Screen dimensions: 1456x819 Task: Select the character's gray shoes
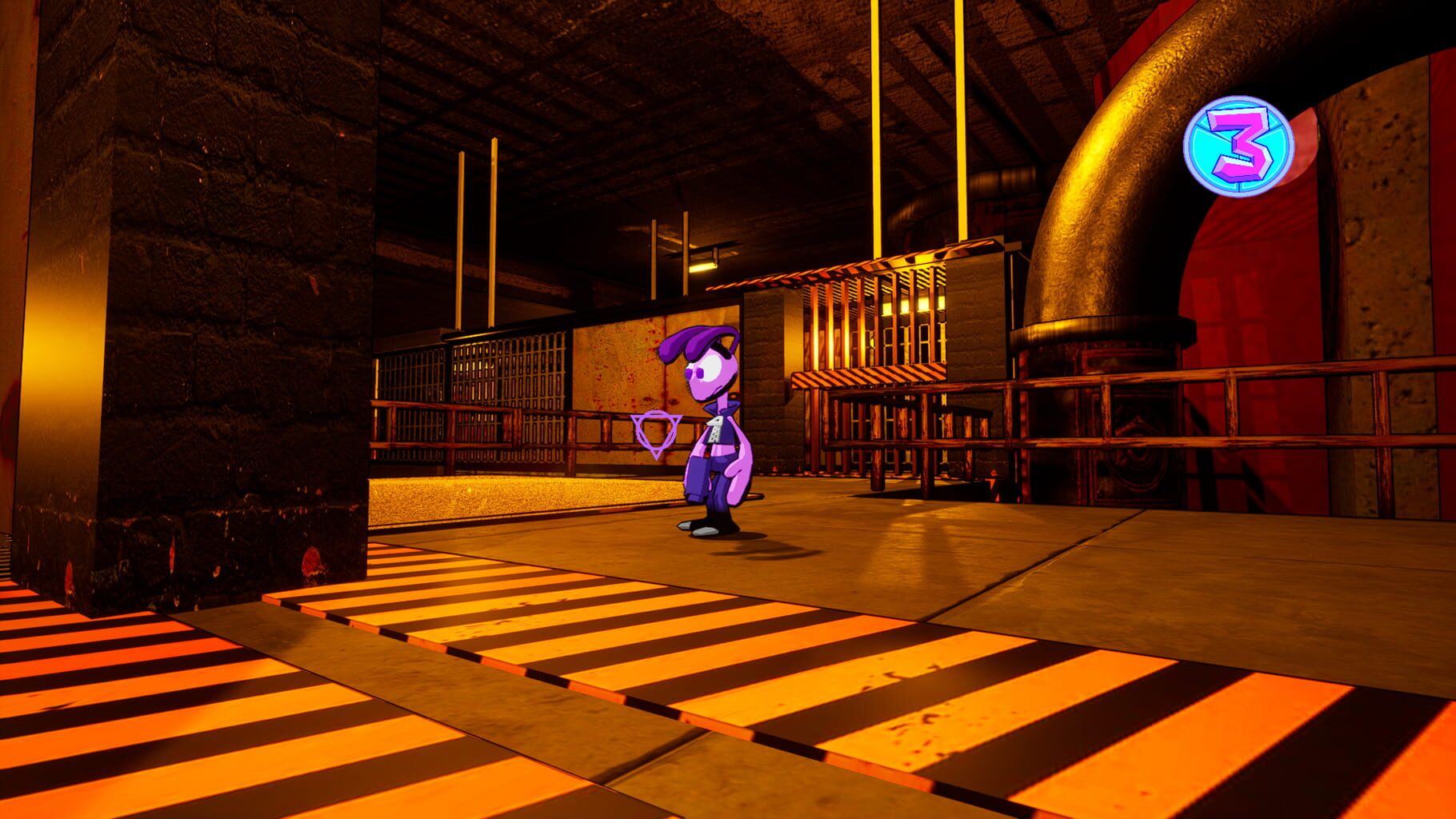pos(704,529)
